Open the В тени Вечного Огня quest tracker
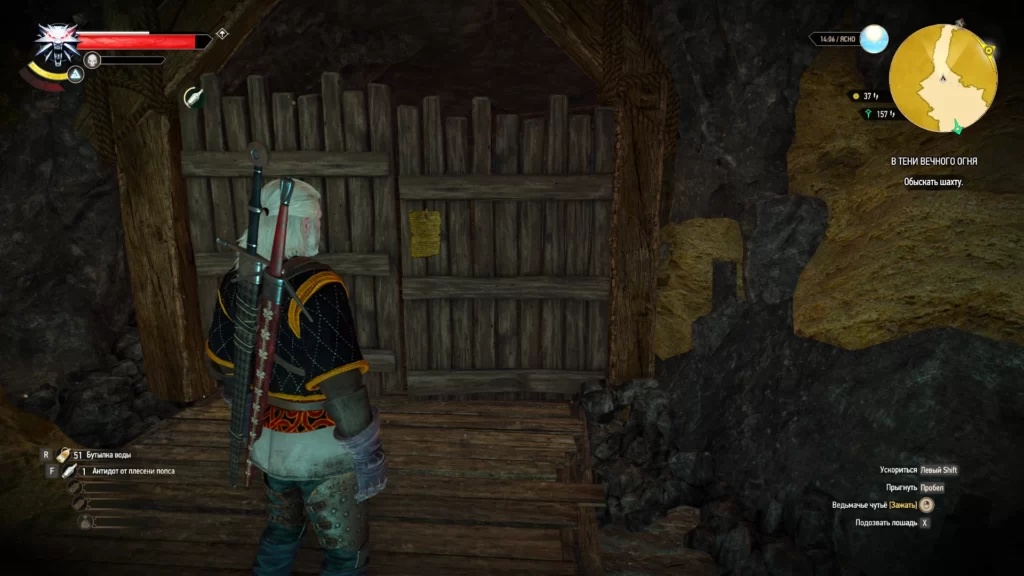Screen dimensions: 1024x576 pyautogui.click(x=935, y=161)
